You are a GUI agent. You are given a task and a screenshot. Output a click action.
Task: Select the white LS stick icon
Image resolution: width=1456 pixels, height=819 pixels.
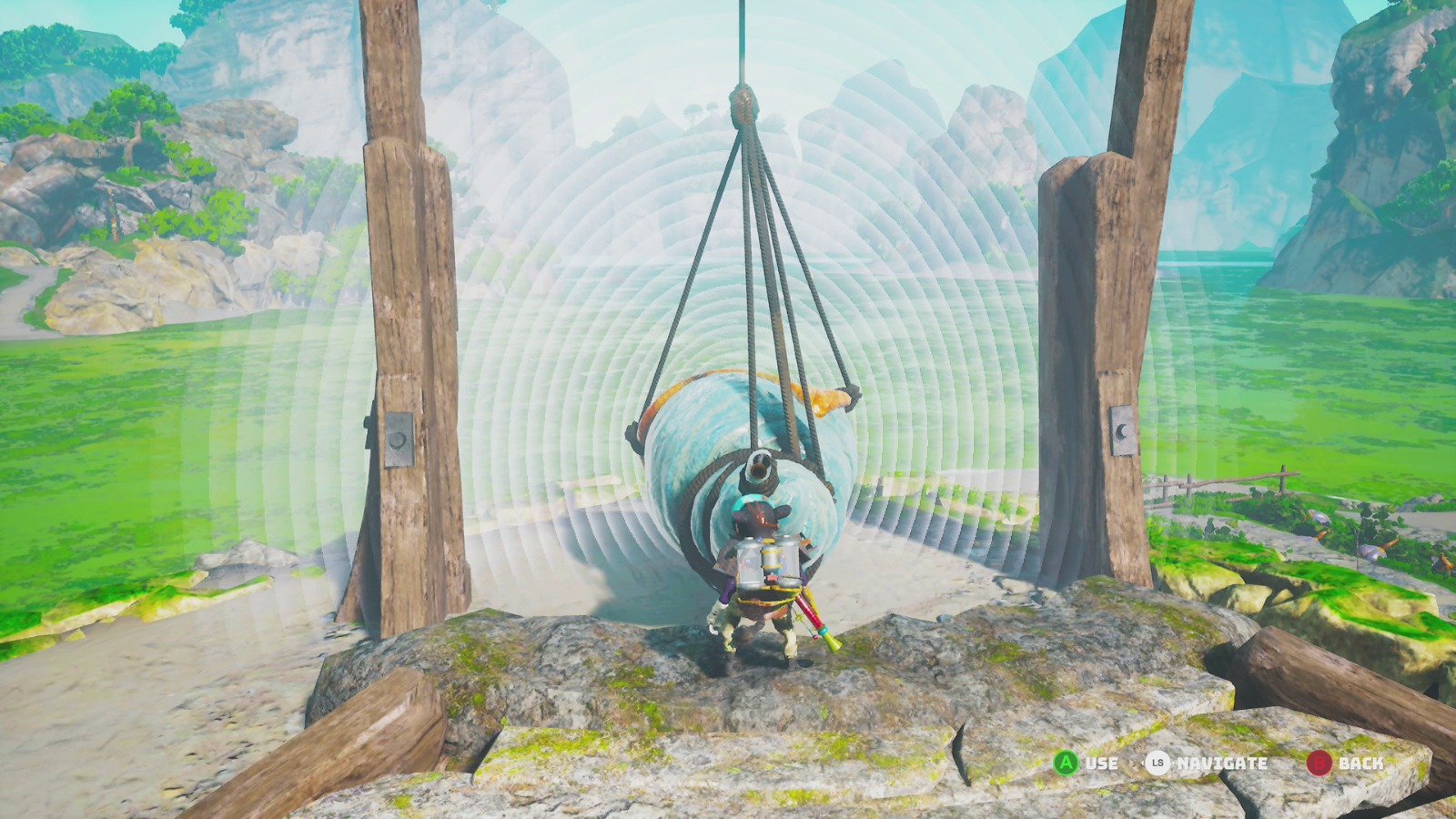point(1158,764)
